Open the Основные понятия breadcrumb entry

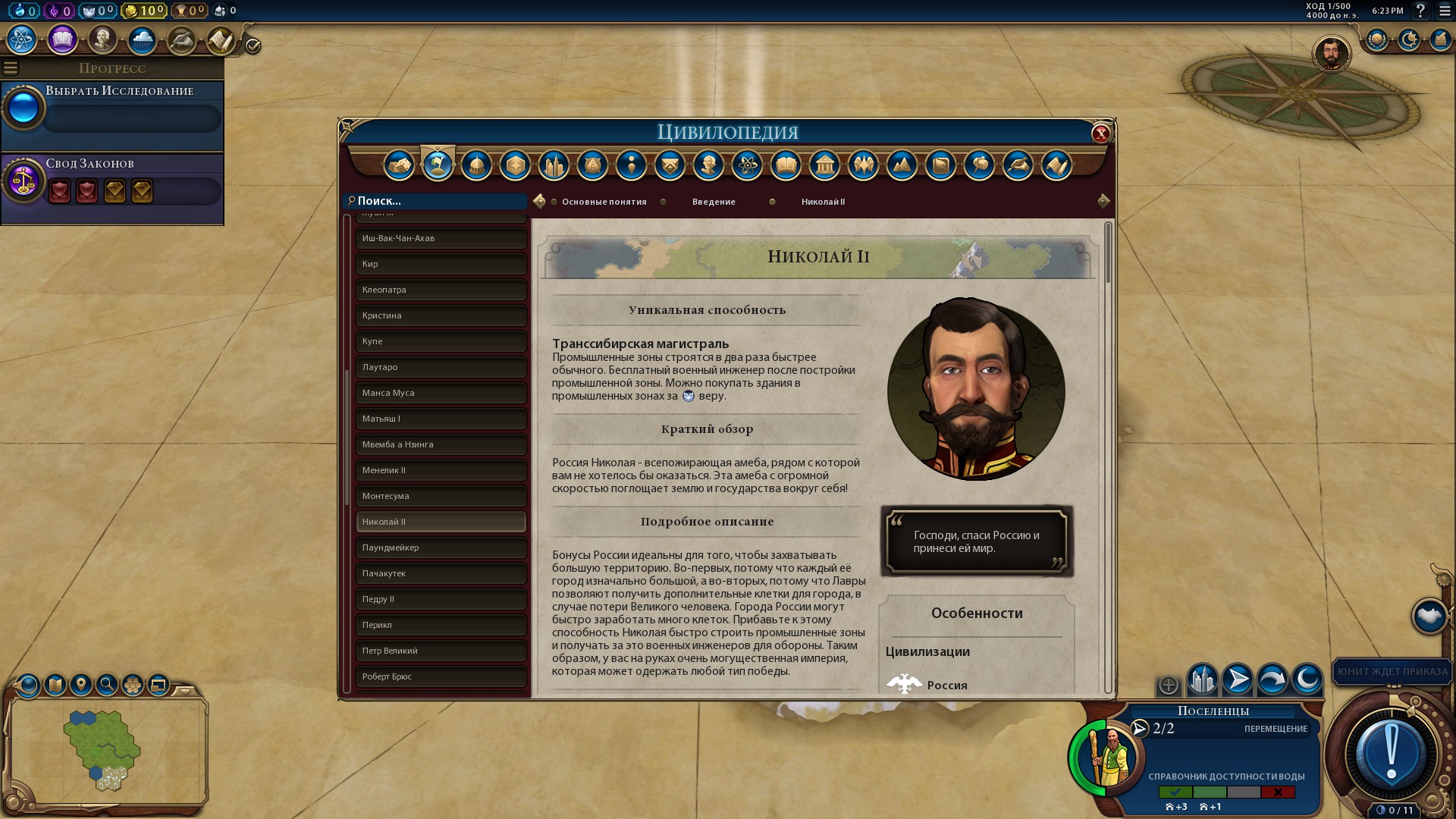click(x=604, y=202)
